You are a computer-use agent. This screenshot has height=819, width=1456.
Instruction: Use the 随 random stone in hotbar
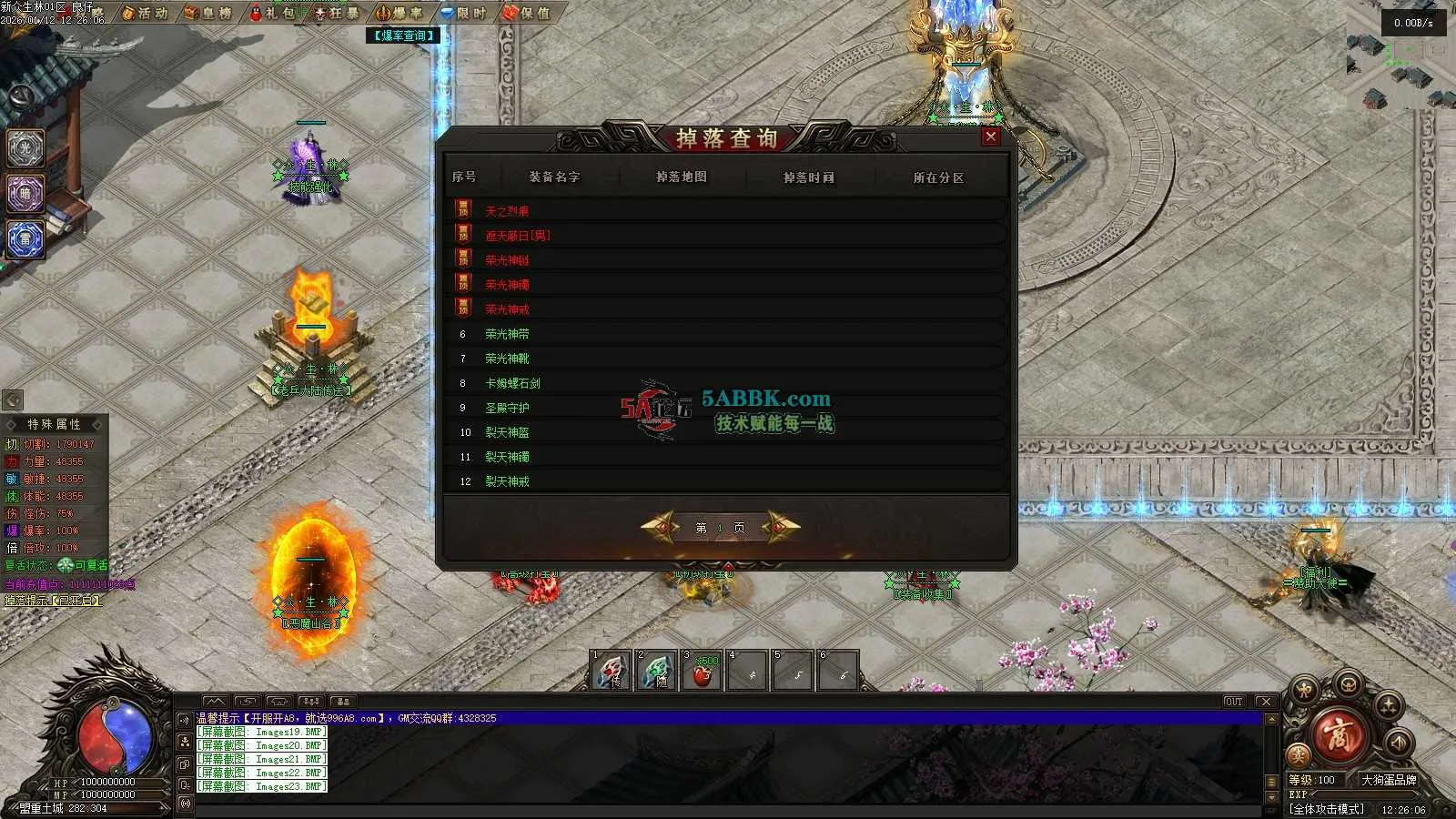(657, 672)
